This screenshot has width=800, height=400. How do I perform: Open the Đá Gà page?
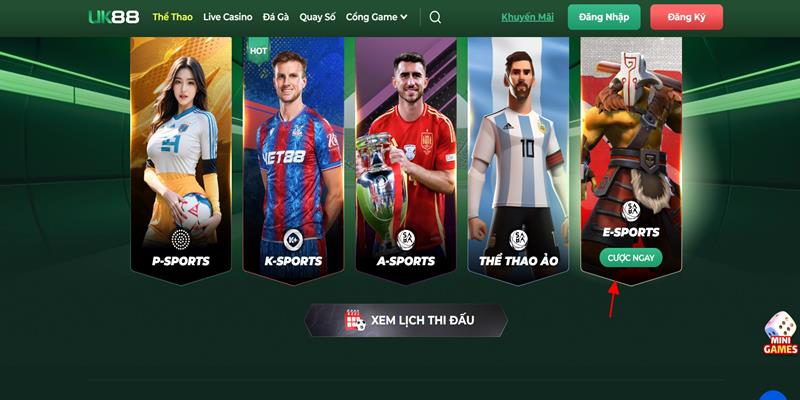pos(275,17)
